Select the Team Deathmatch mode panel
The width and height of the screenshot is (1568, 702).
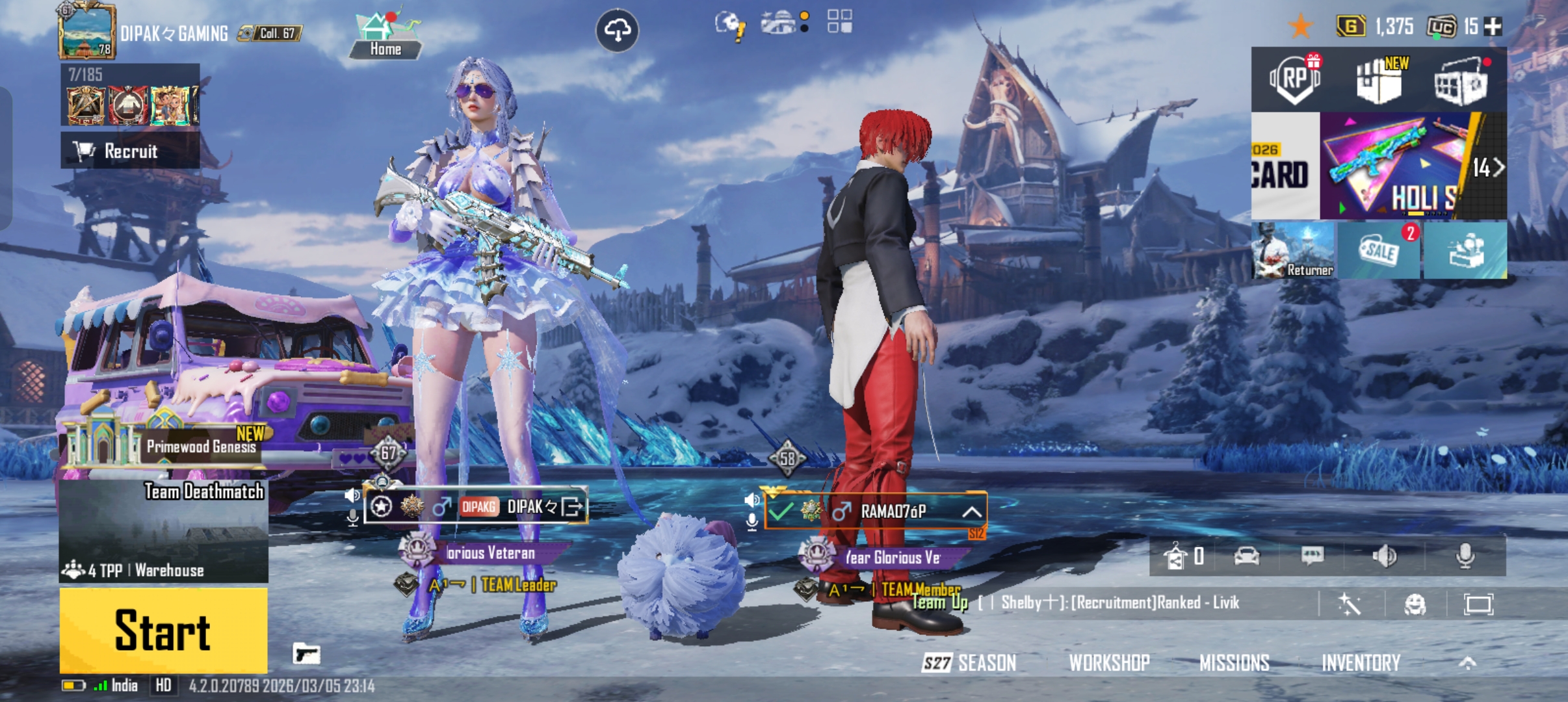tap(163, 531)
